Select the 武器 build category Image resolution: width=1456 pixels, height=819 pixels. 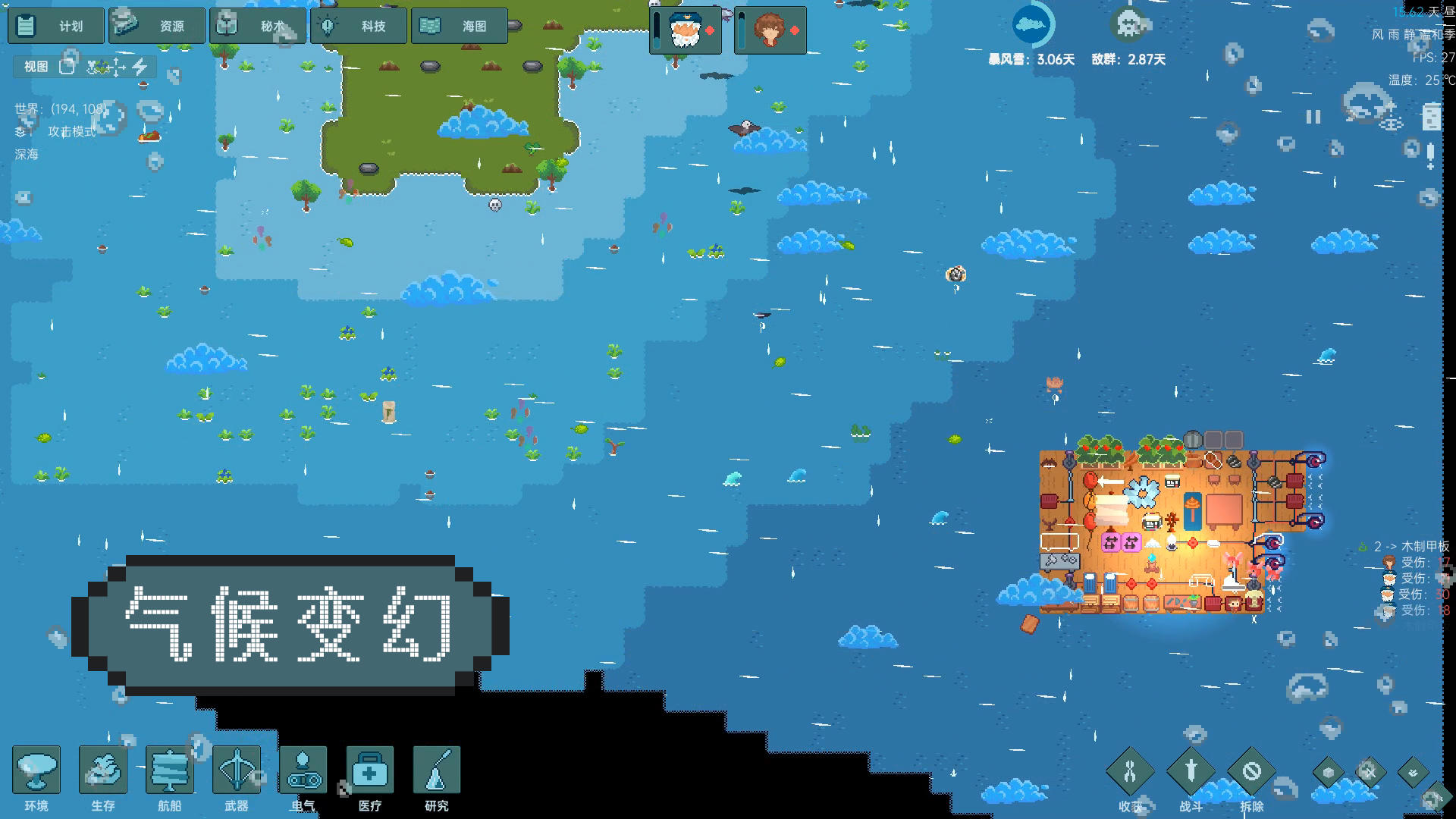click(237, 770)
